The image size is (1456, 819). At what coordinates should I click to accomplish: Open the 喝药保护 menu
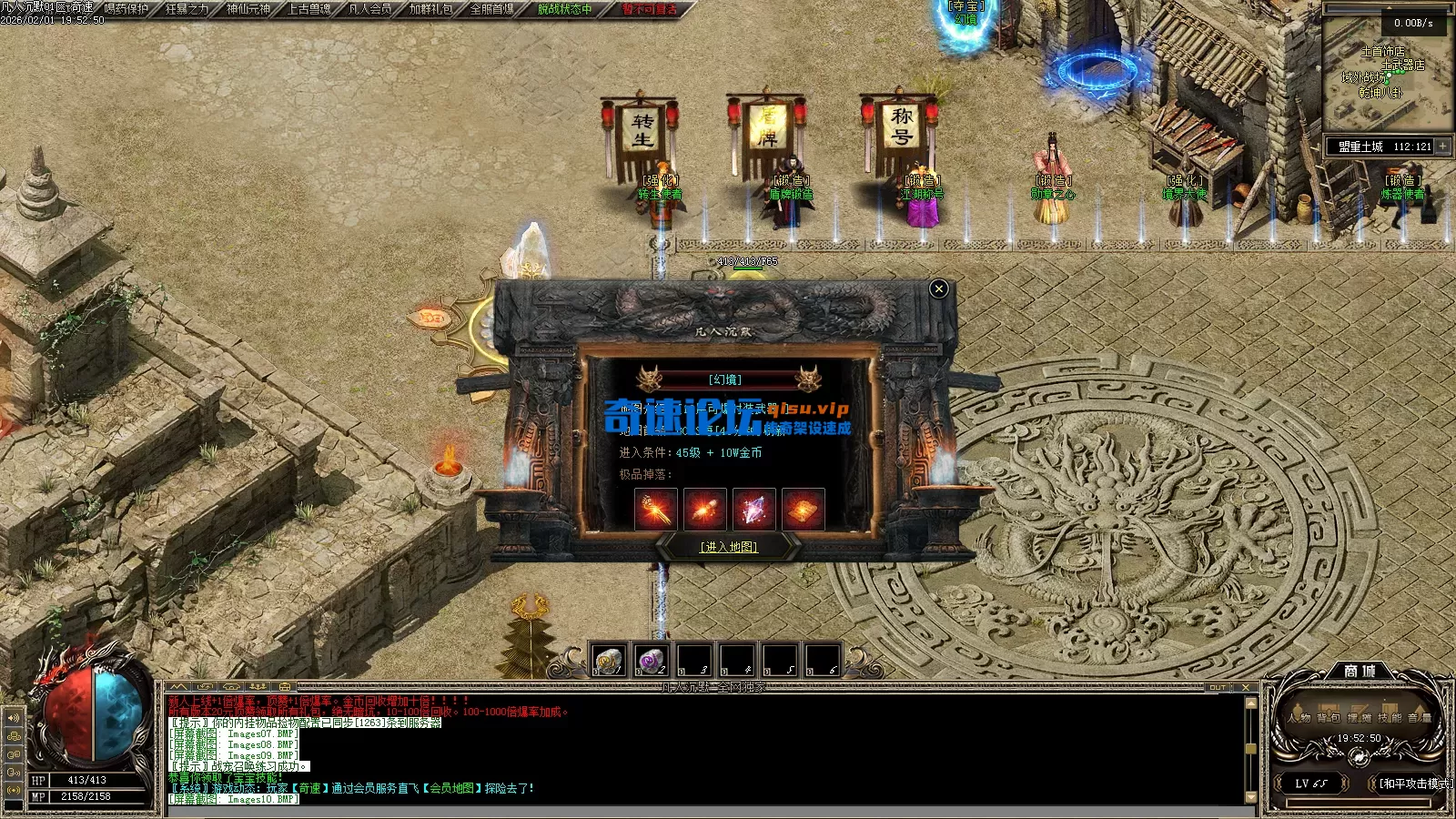126,9
